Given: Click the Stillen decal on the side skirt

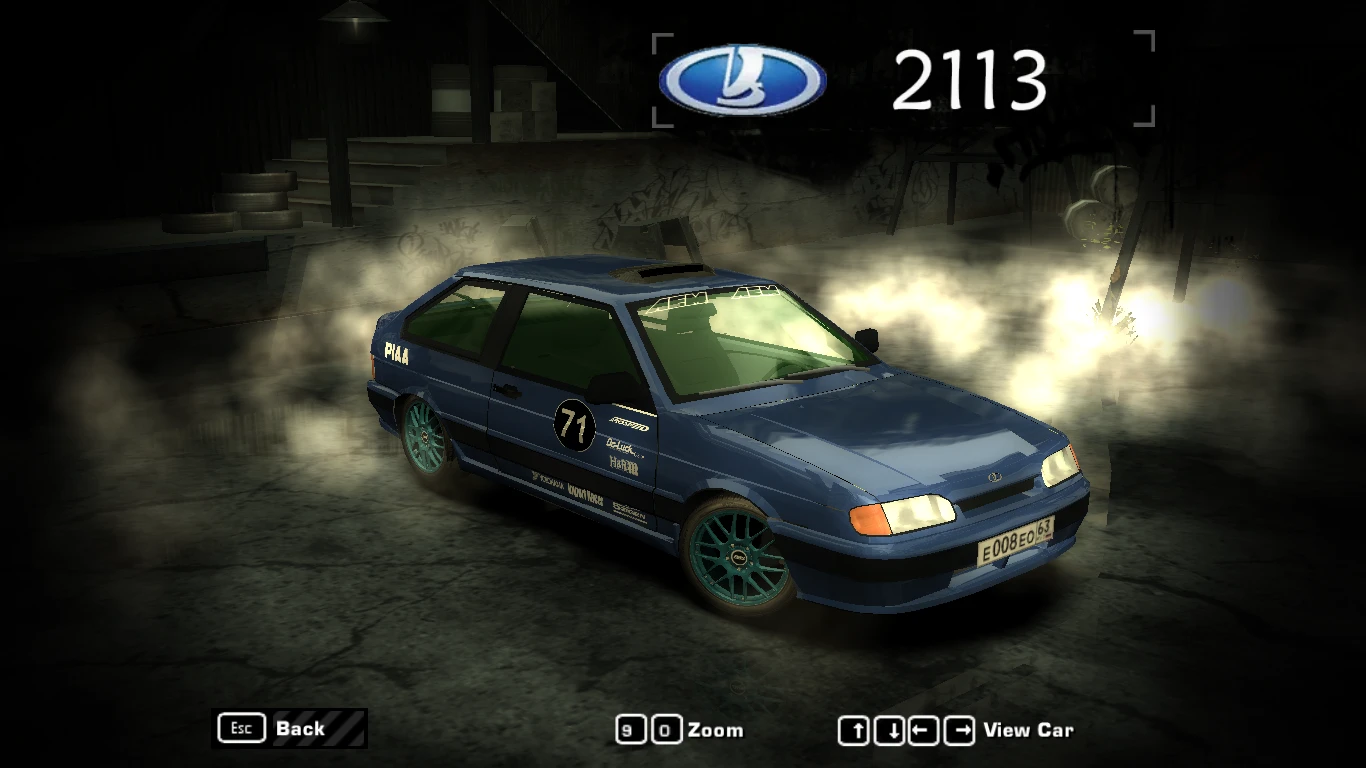Looking at the screenshot, I should [628, 510].
